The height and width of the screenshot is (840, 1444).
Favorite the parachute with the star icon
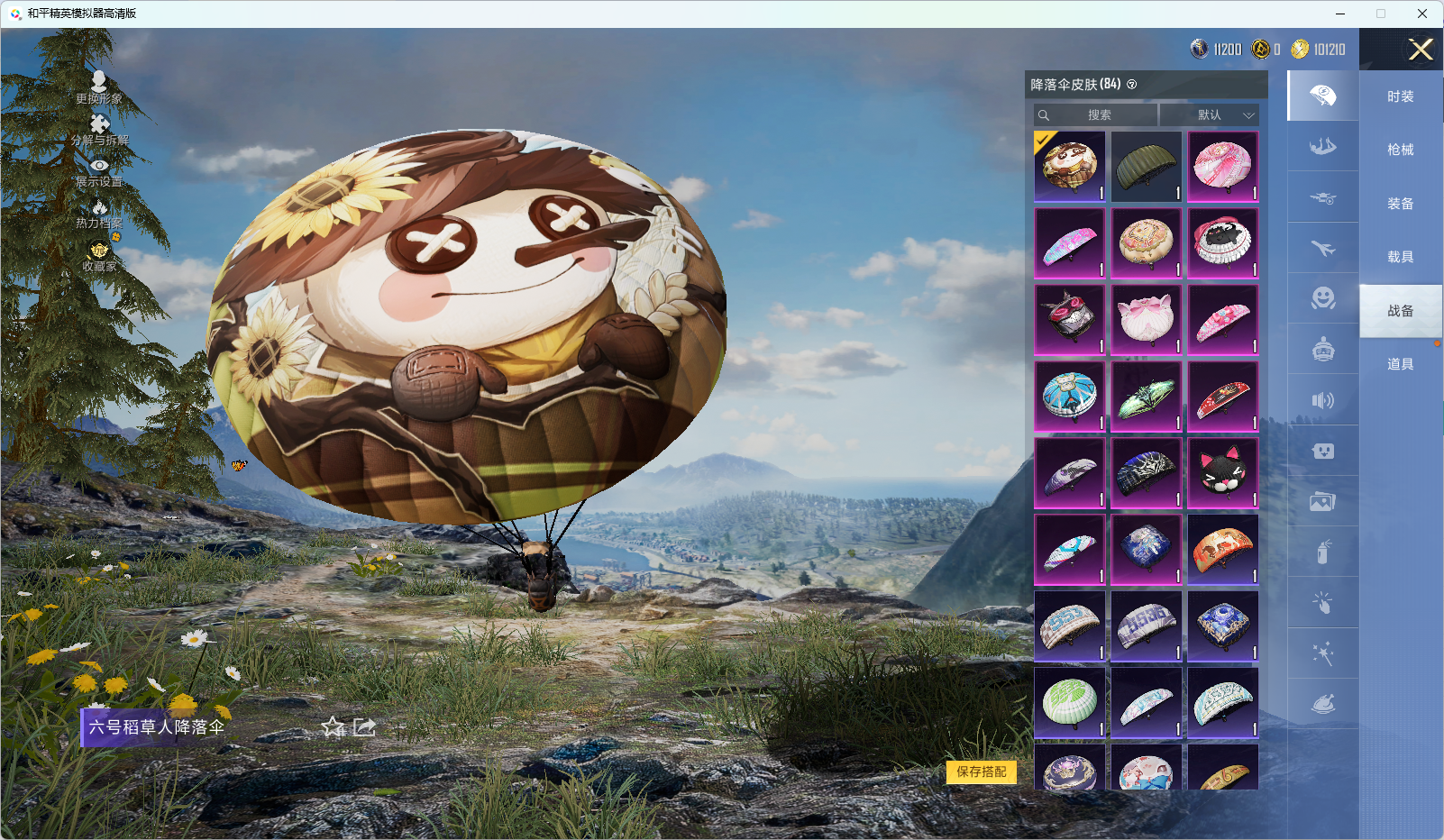pos(334,726)
